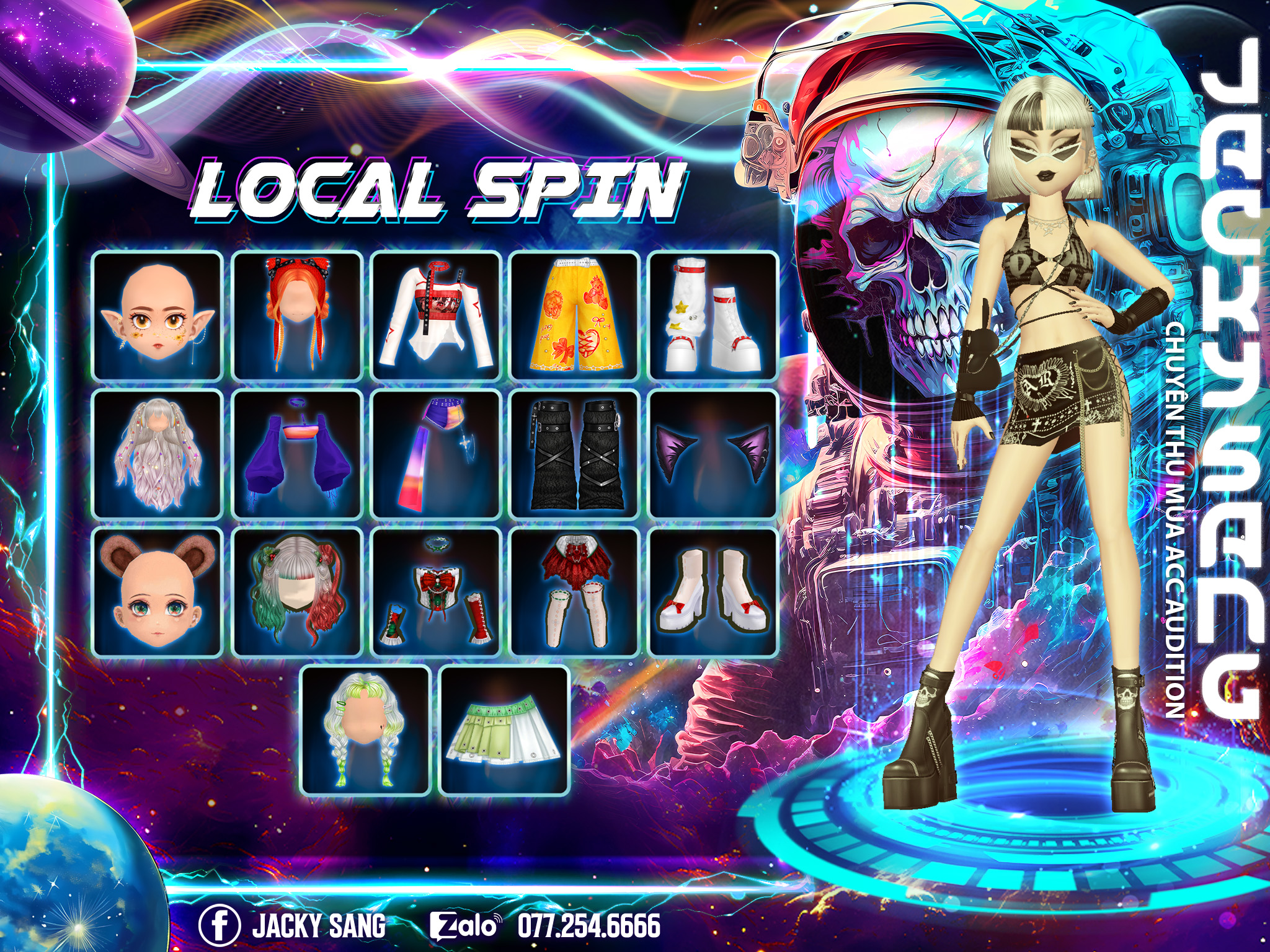Viewport: 1270px width, 952px height.
Task: Pick the white and red crop top
Action: click(436, 315)
